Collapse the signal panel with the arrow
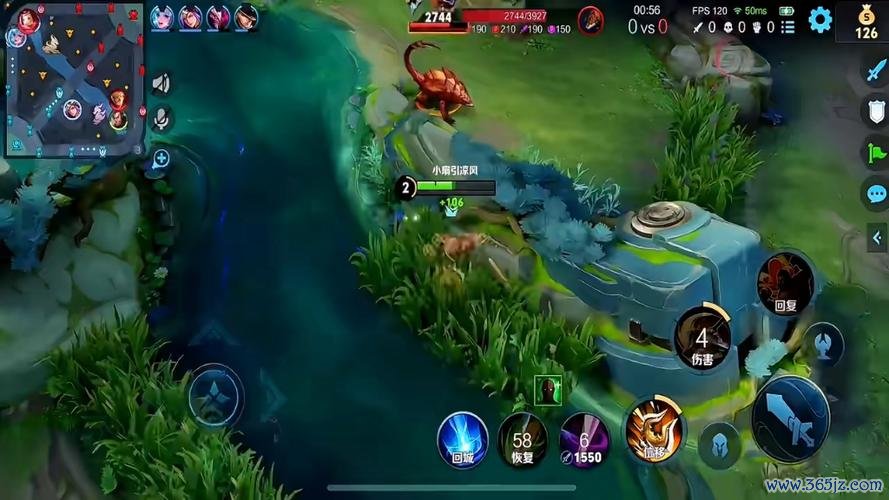This screenshot has width=889, height=500. [878, 237]
